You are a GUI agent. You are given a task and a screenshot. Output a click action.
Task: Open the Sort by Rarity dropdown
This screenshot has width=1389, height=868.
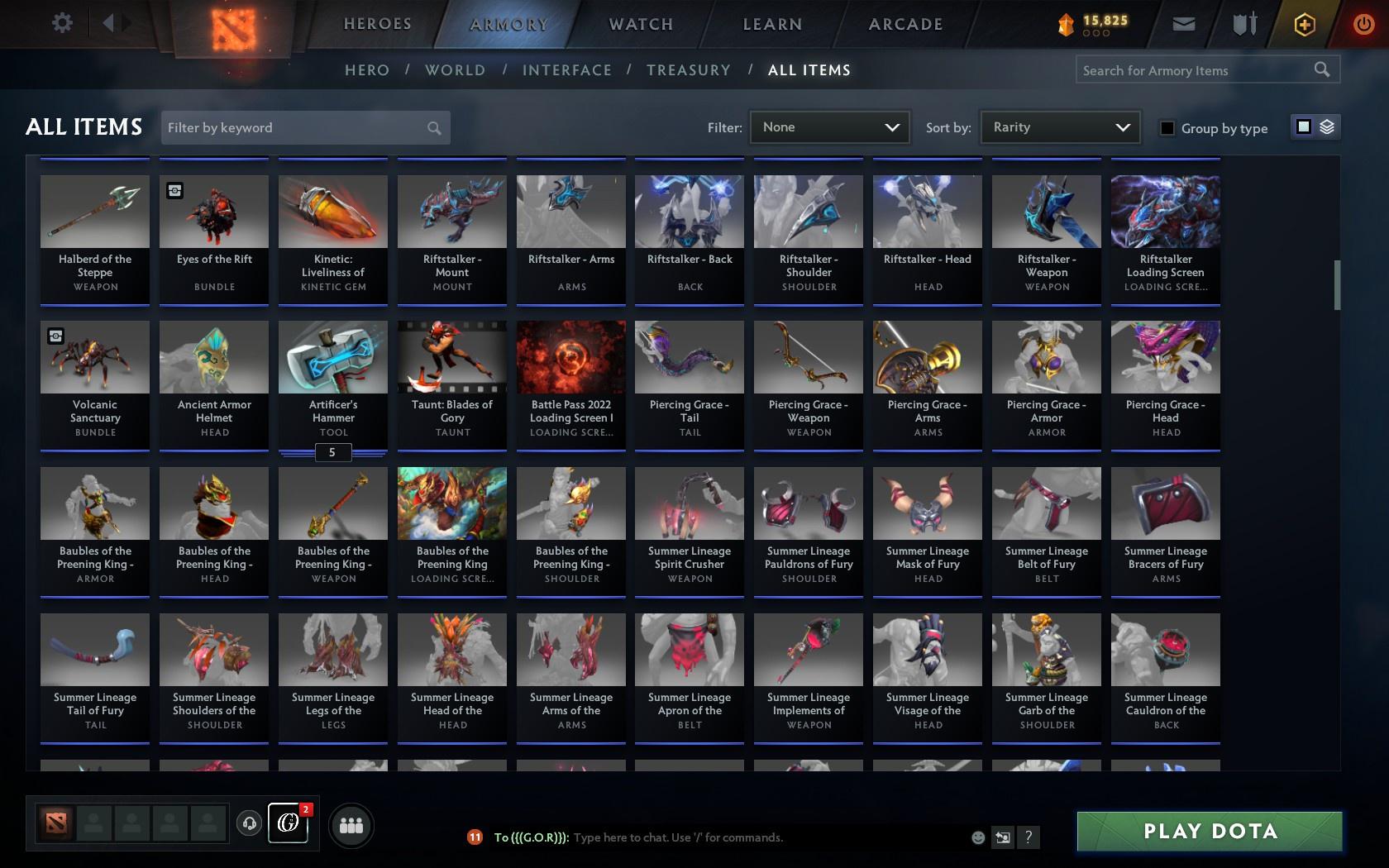pyautogui.click(x=1059, y=127)
